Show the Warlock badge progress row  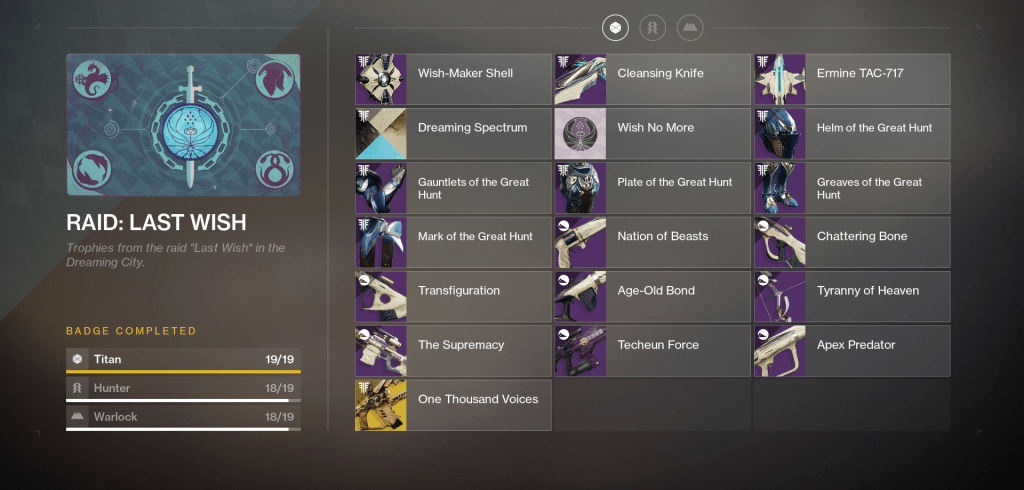(x=183, y=417)
